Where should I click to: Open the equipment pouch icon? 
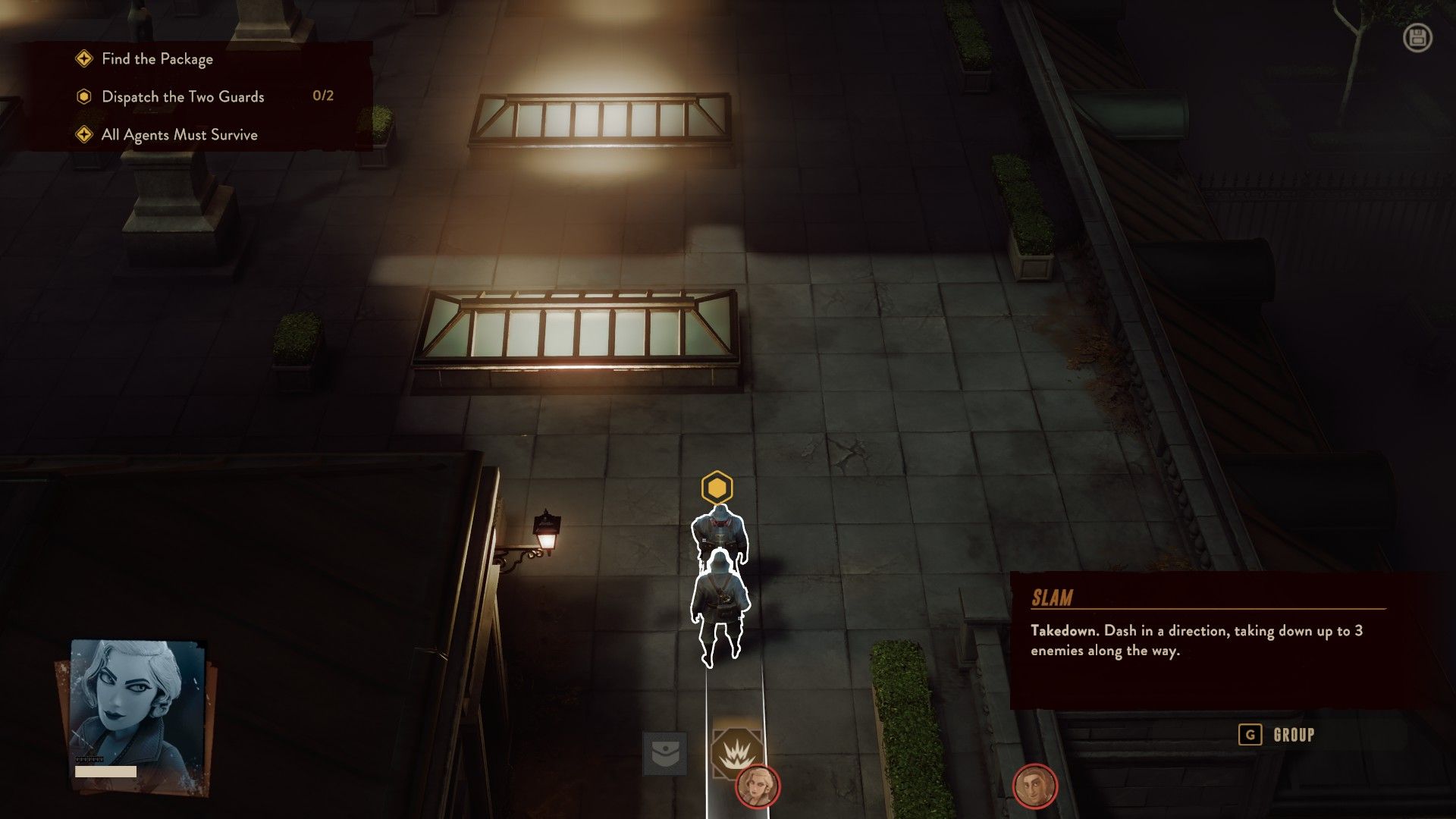tap(666, 752)
